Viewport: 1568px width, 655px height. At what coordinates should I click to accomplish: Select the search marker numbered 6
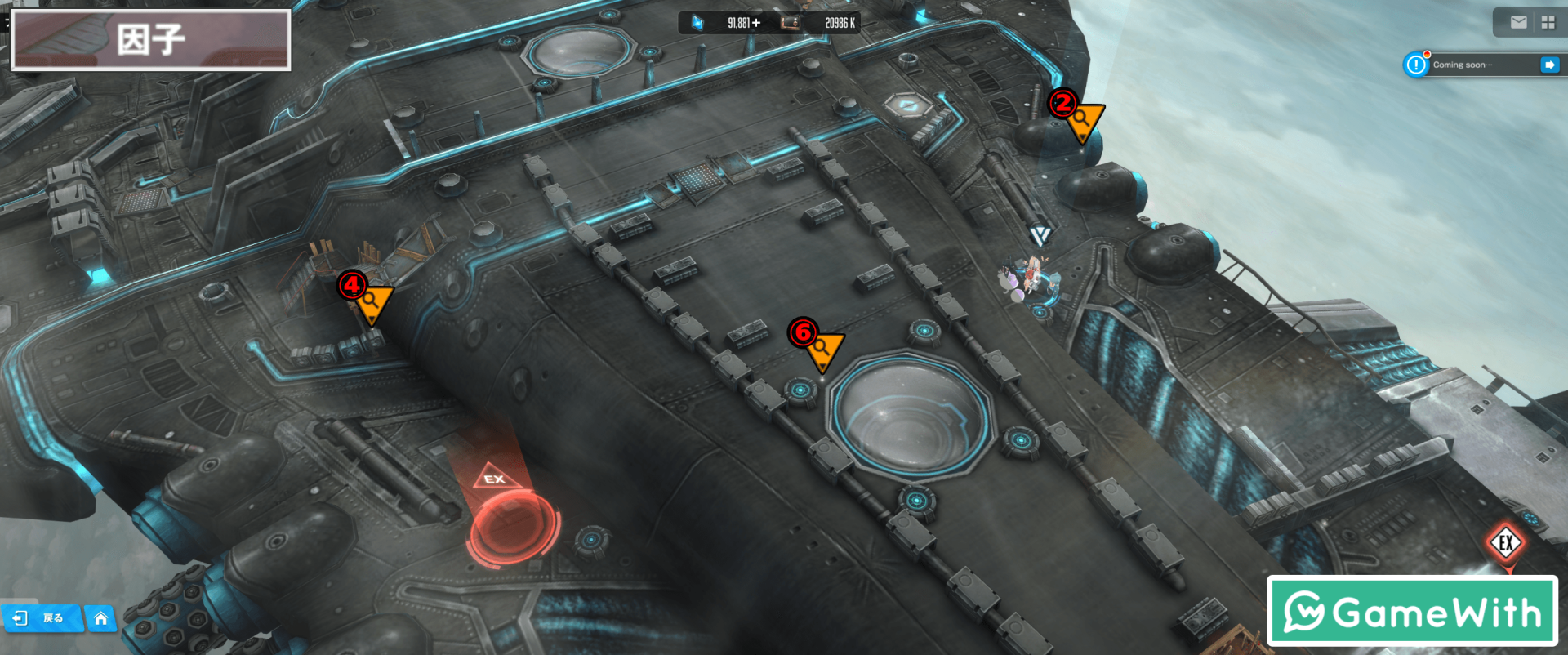pyautogui.click(x=823, y=349)
